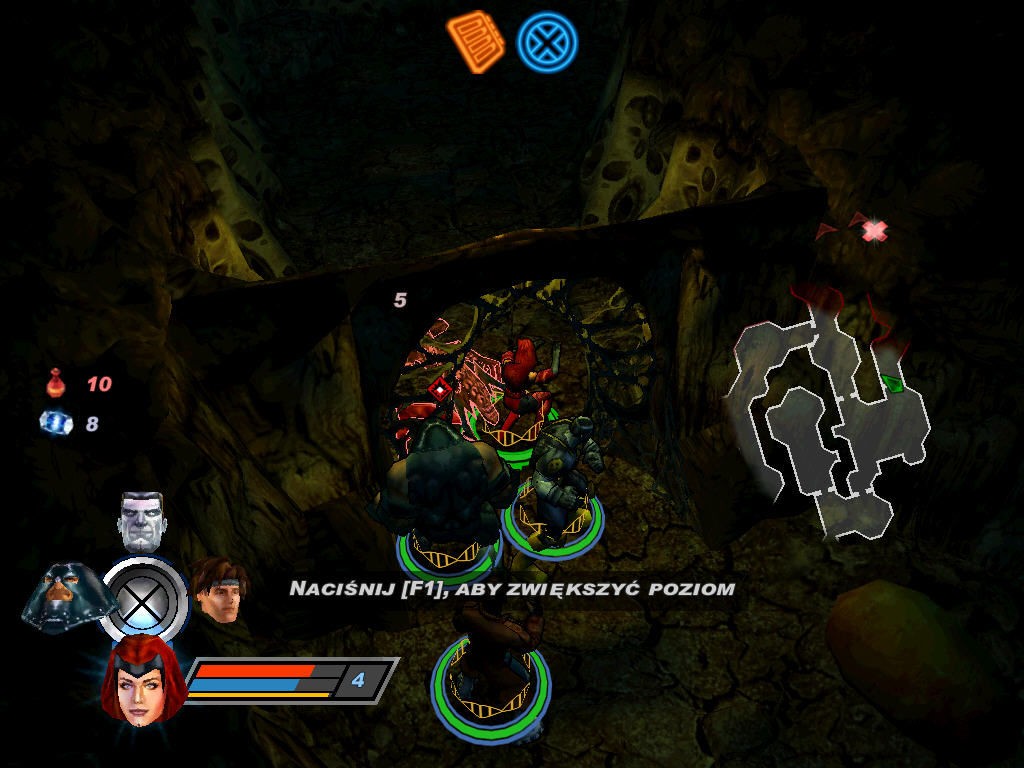This screenshot has width=1024, height=768.
Task: Use the red health potion icon
Action: 55,383
